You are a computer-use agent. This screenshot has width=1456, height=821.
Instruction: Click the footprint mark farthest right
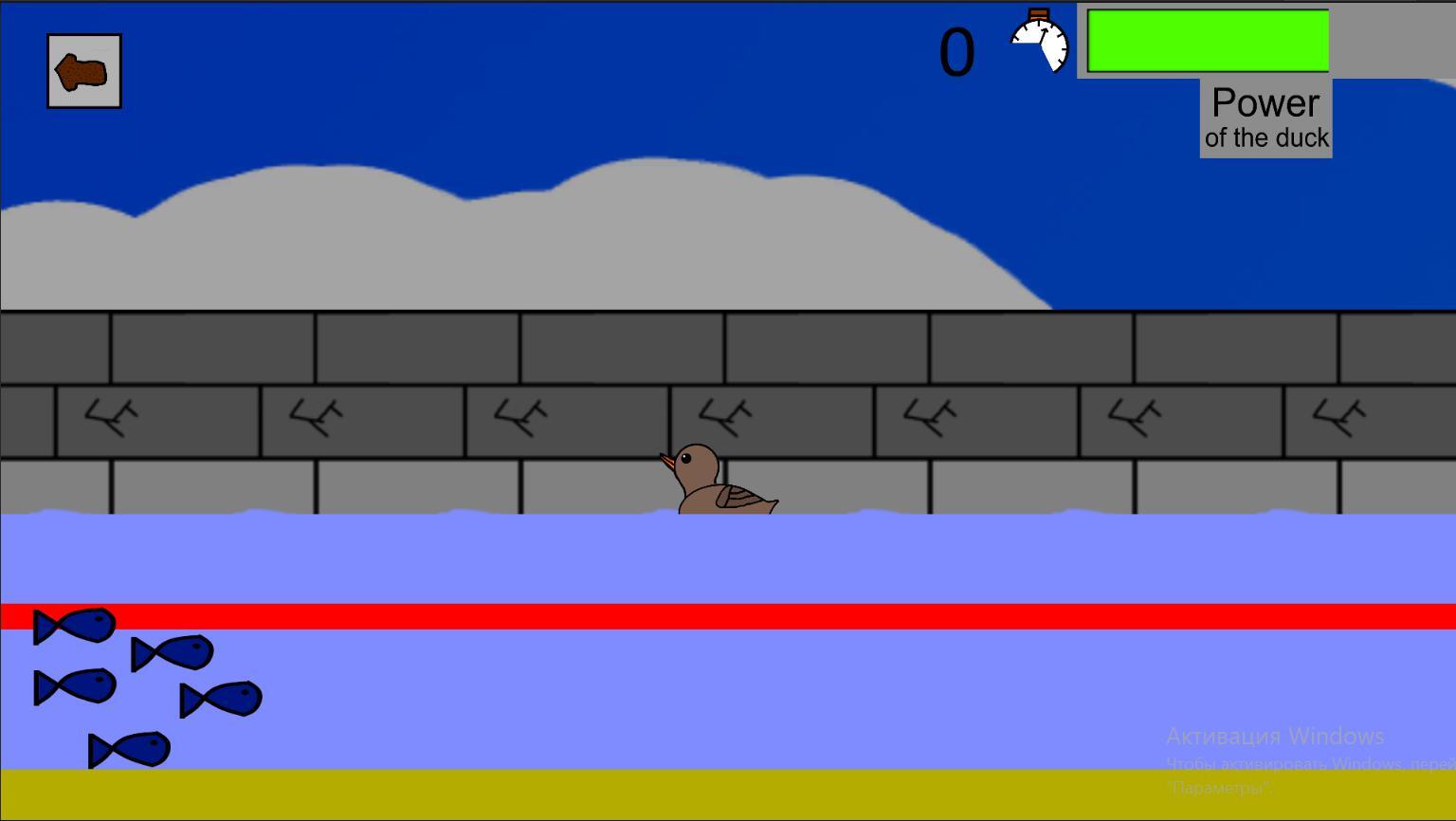(x=1338, y=415)
